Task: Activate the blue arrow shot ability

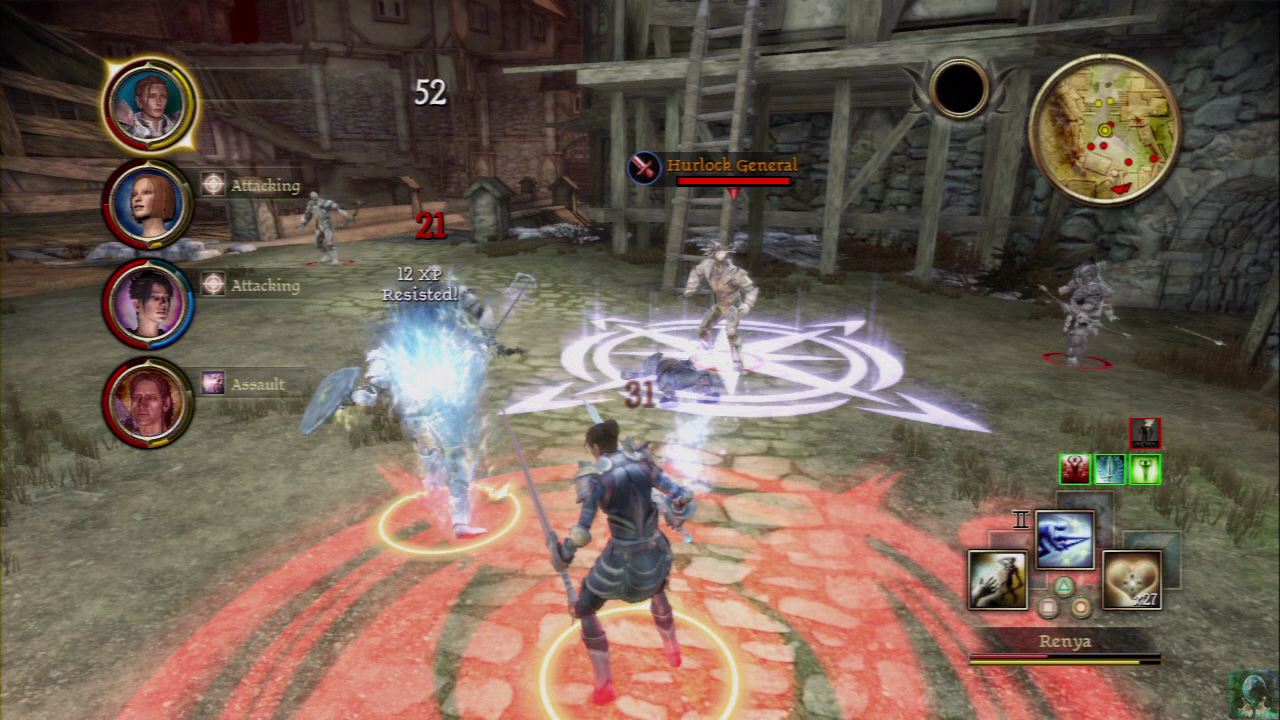Action: [x=1064, y=540]
